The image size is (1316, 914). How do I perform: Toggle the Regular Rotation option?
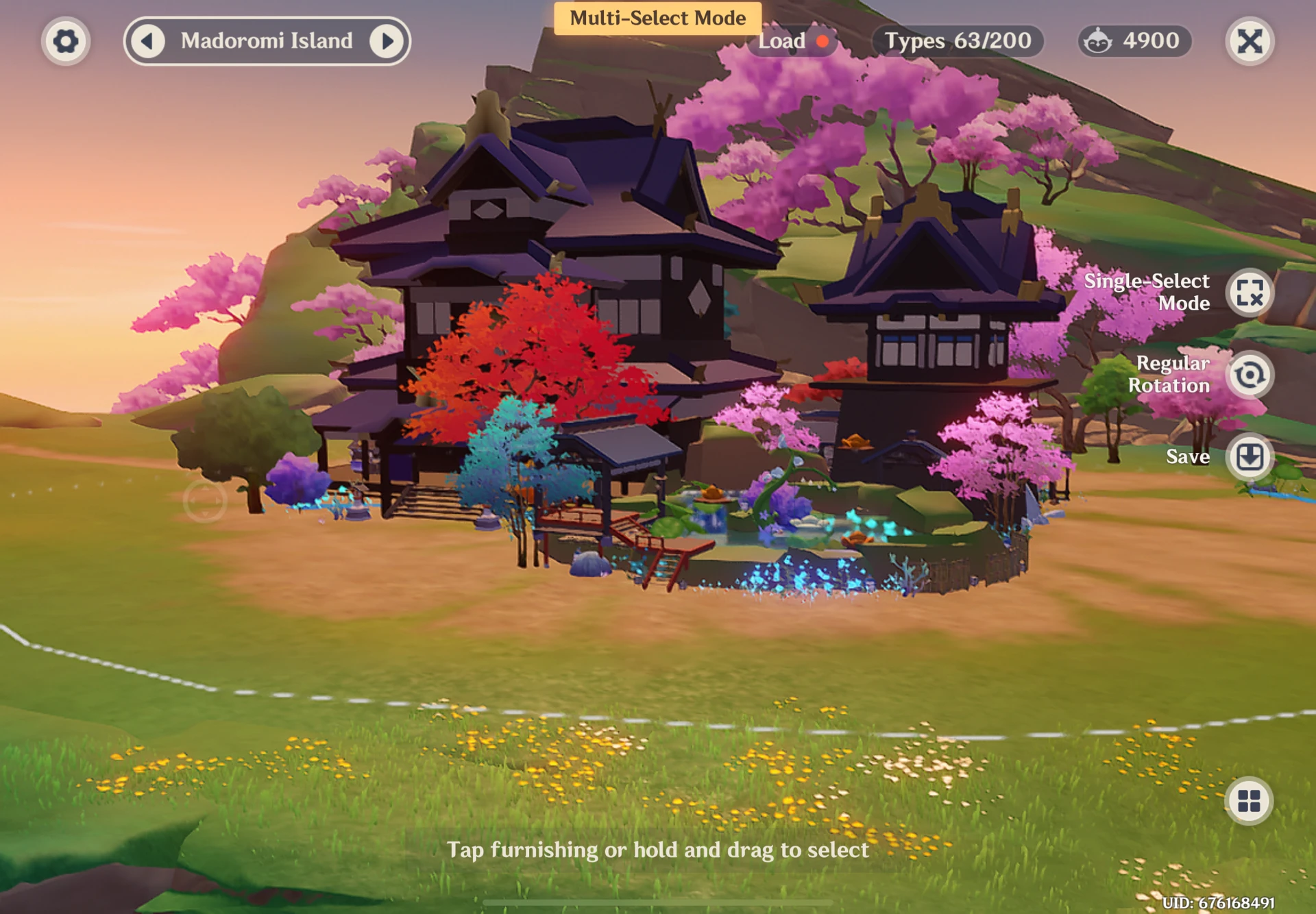[x=1250, y=375]
